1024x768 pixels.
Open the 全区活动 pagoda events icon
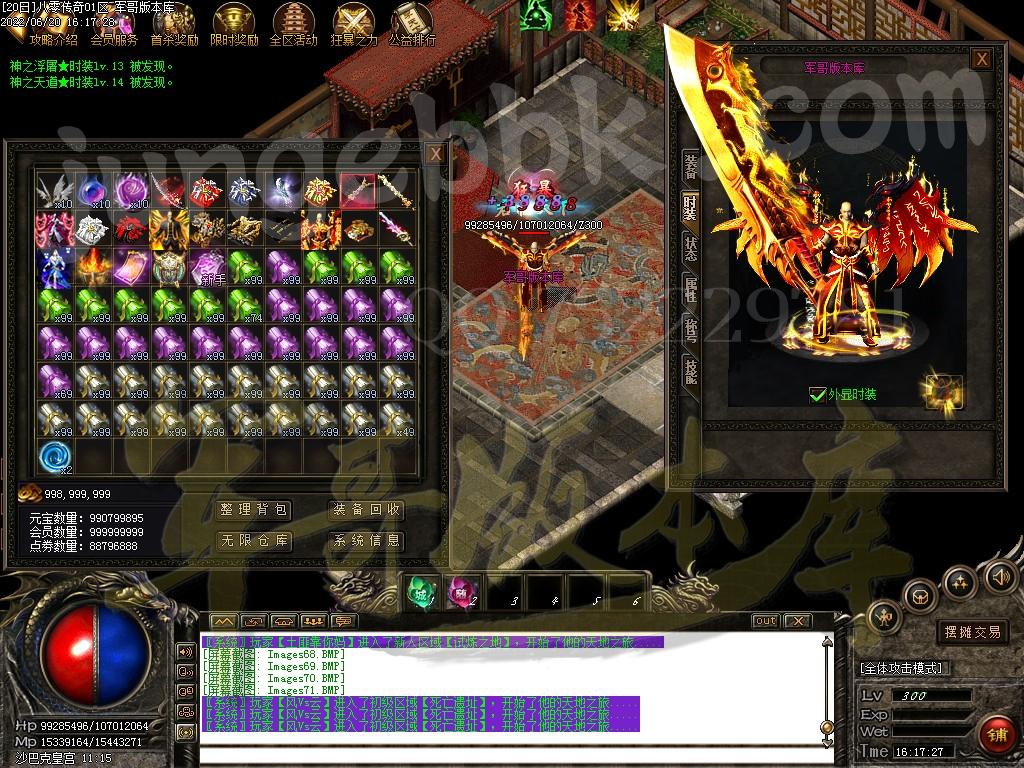coord(293,25)
